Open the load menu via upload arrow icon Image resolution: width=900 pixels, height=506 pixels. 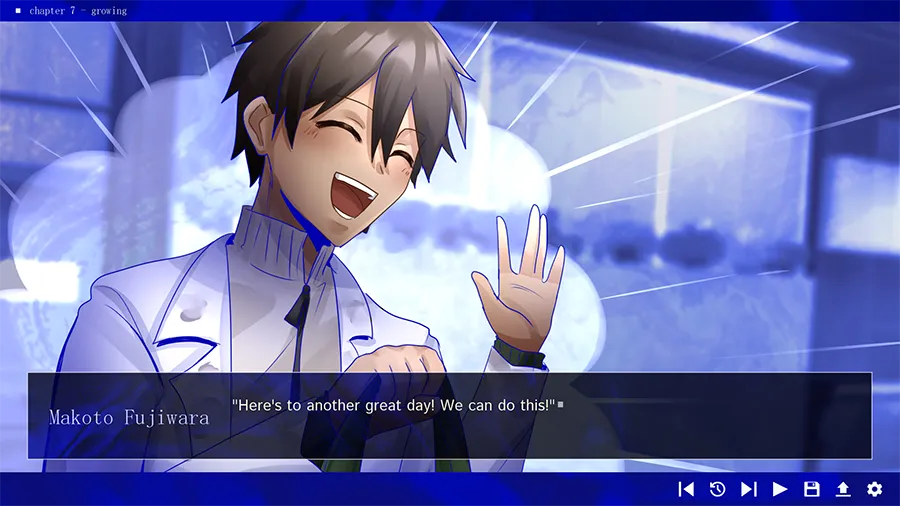coord(843,489)
